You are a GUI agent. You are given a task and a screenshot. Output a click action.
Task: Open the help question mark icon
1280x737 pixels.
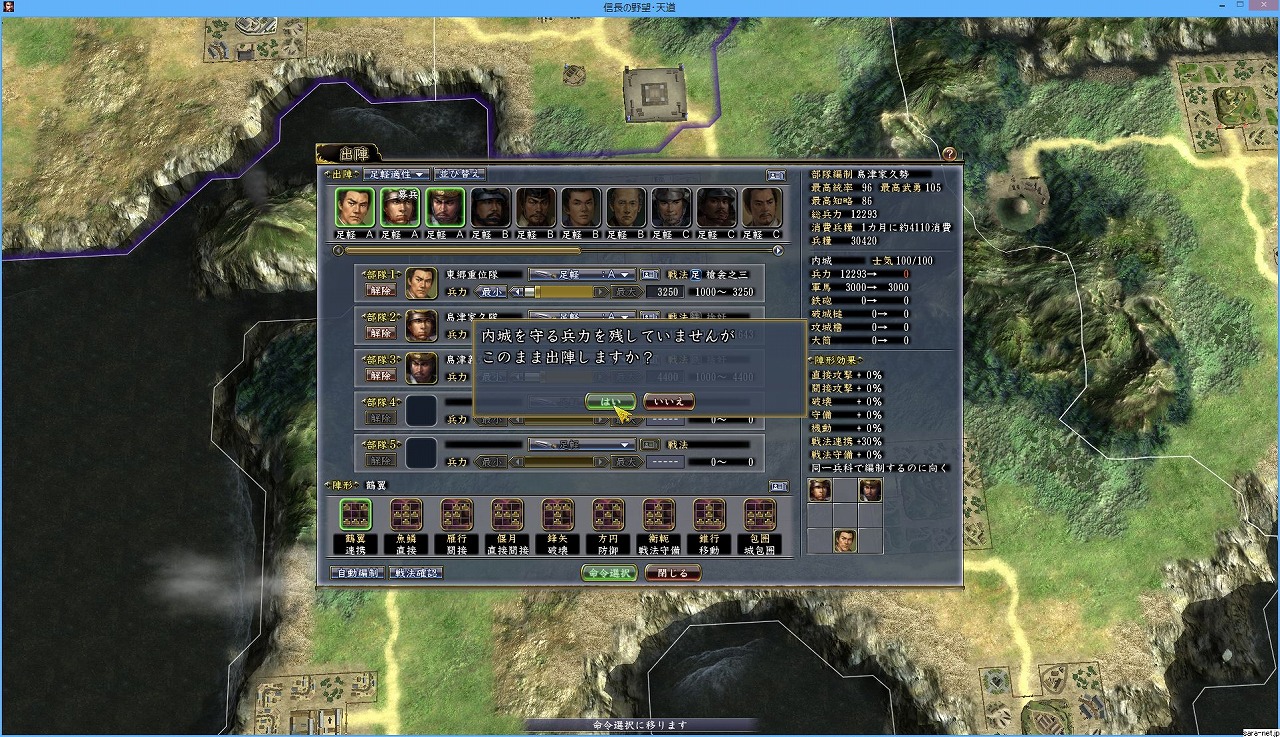pos(949,154)
